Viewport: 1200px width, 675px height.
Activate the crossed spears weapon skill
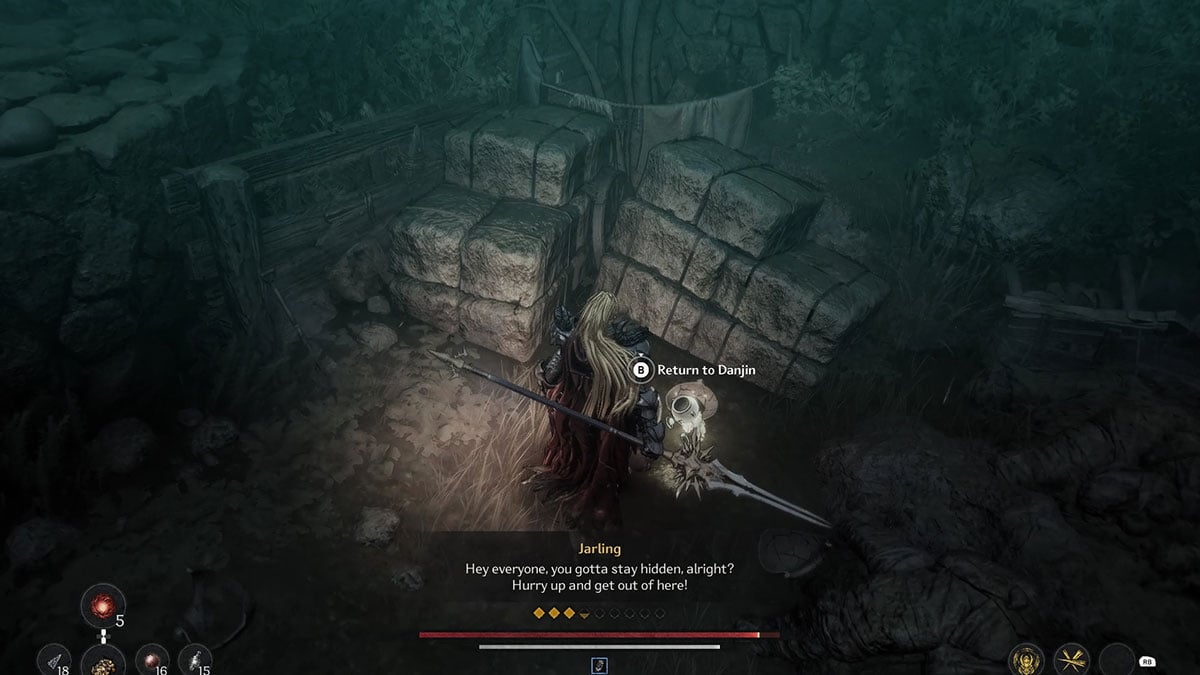click(x=1072, y=660)
